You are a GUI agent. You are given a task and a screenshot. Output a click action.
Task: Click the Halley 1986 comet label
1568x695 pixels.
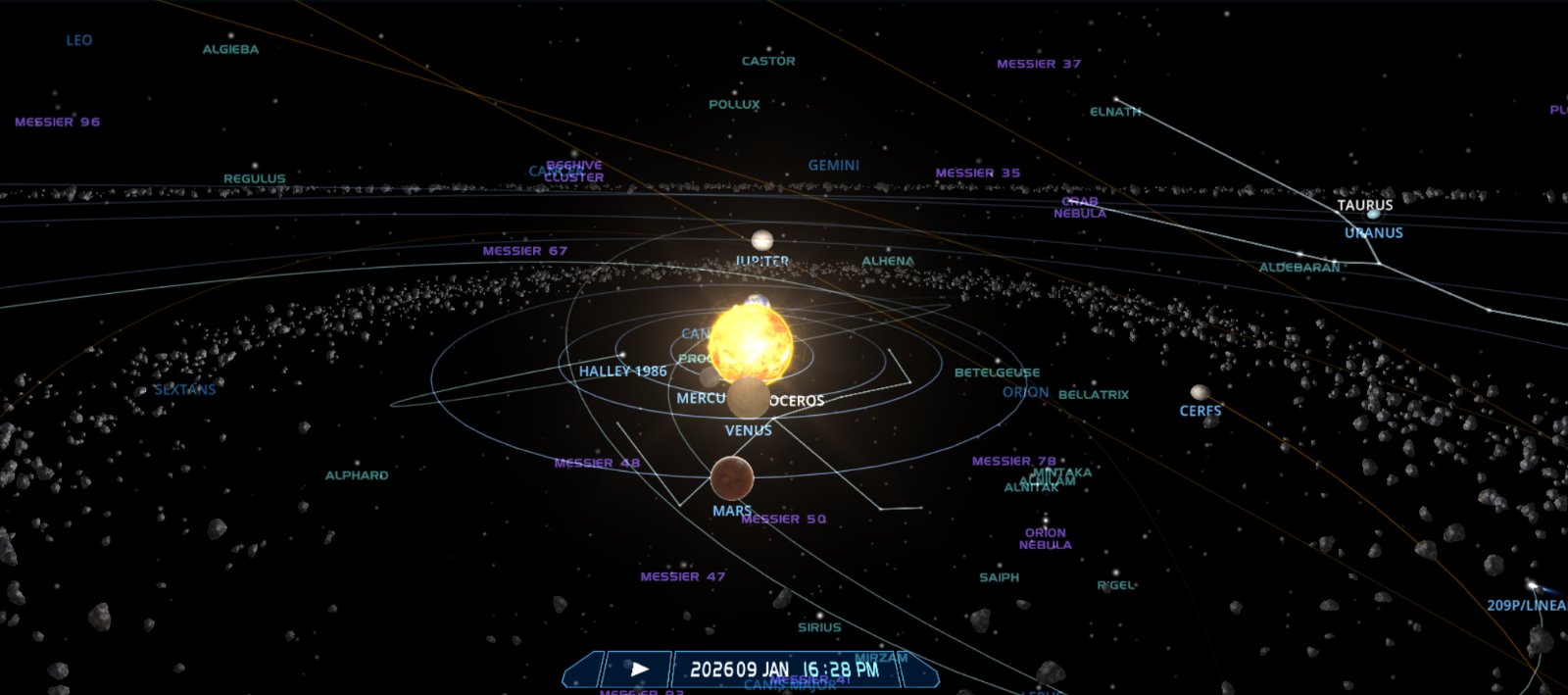click(622, 372)
